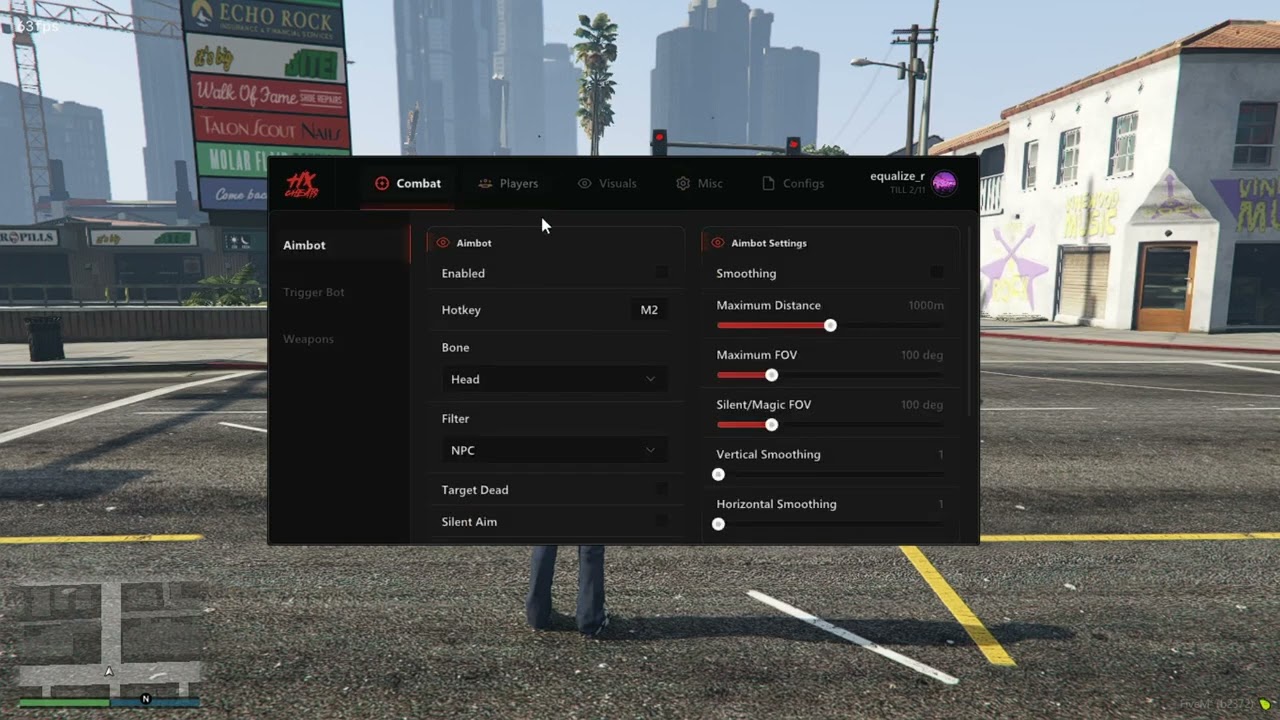
Task: Toggle Silent Aim on
Action: point(662,521)
